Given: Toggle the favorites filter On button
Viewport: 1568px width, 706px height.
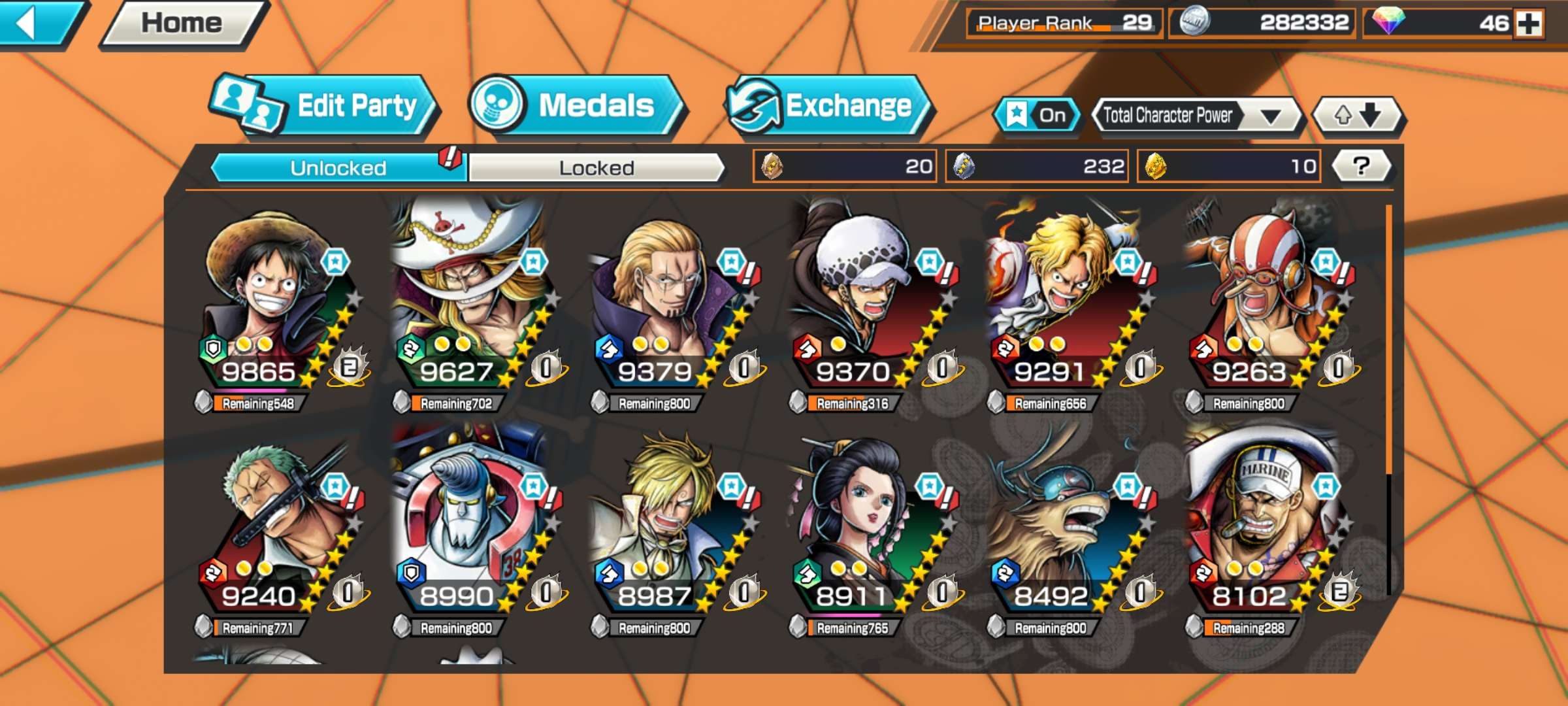Looking at the screenshot, I should (1036, 116).
